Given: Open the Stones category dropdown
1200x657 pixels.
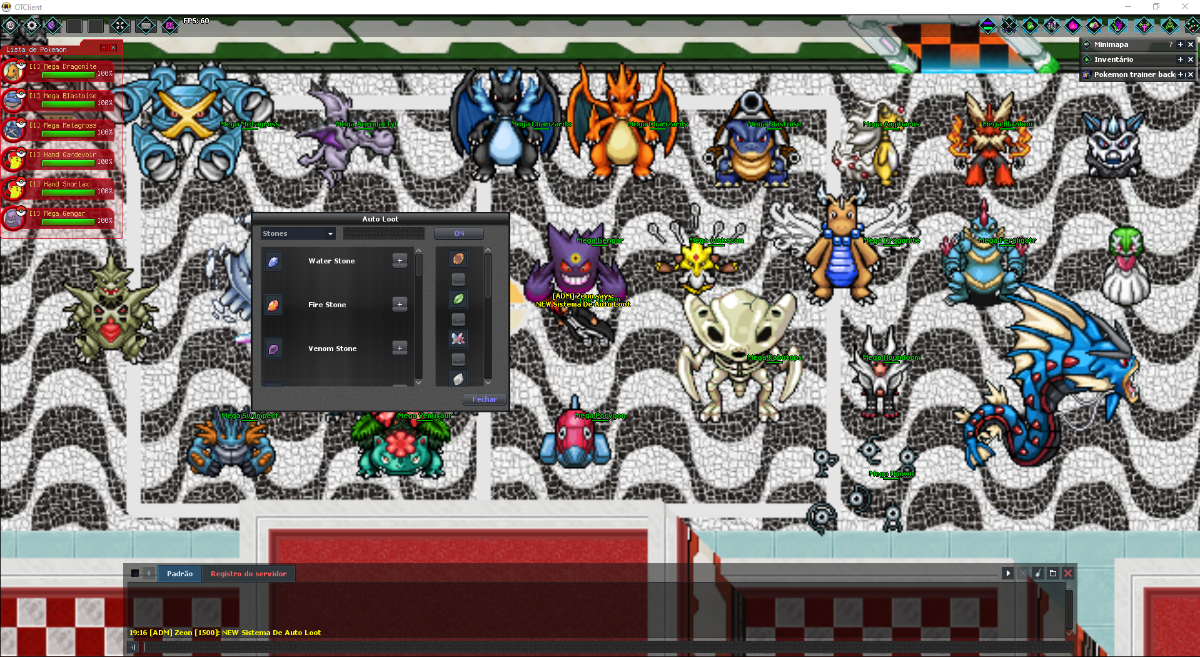Looking at the screenshot, I should coord(298,234).
